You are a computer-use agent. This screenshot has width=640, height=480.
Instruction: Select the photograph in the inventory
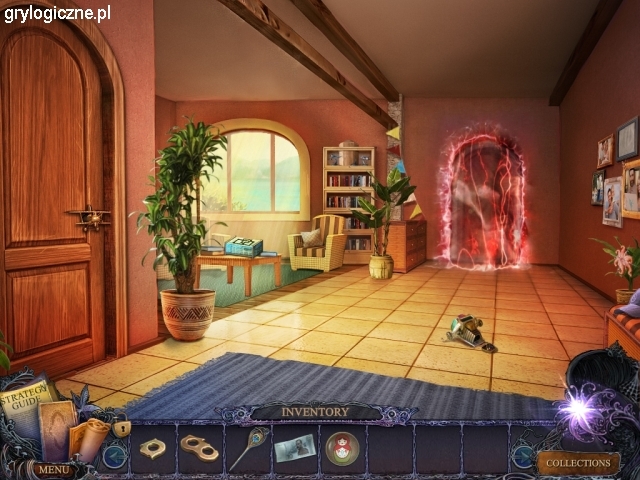[x=294, y=448]
